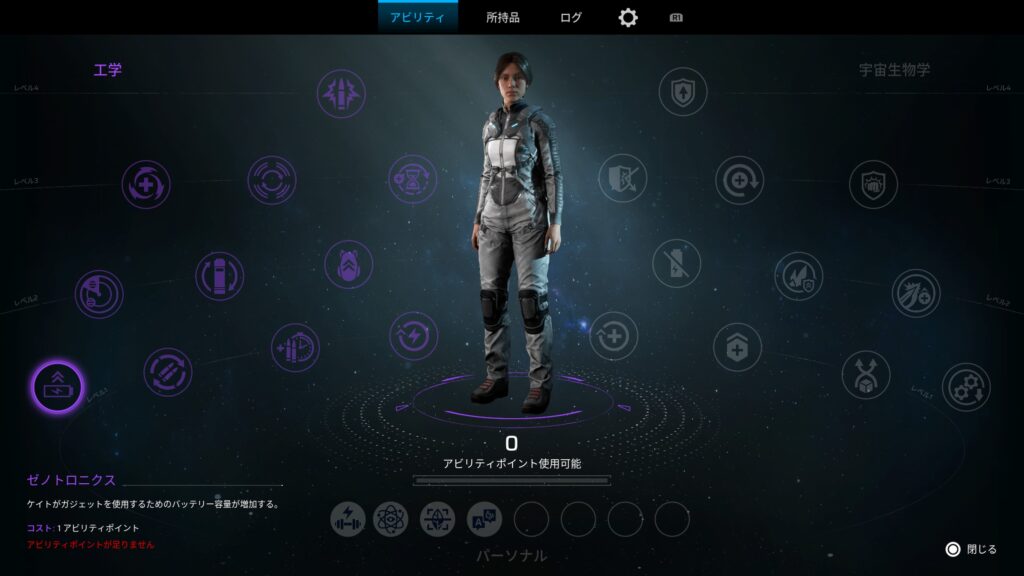Select the purple lightning bolt recharge ability
1024x576 pixels.
click(413, 335)
